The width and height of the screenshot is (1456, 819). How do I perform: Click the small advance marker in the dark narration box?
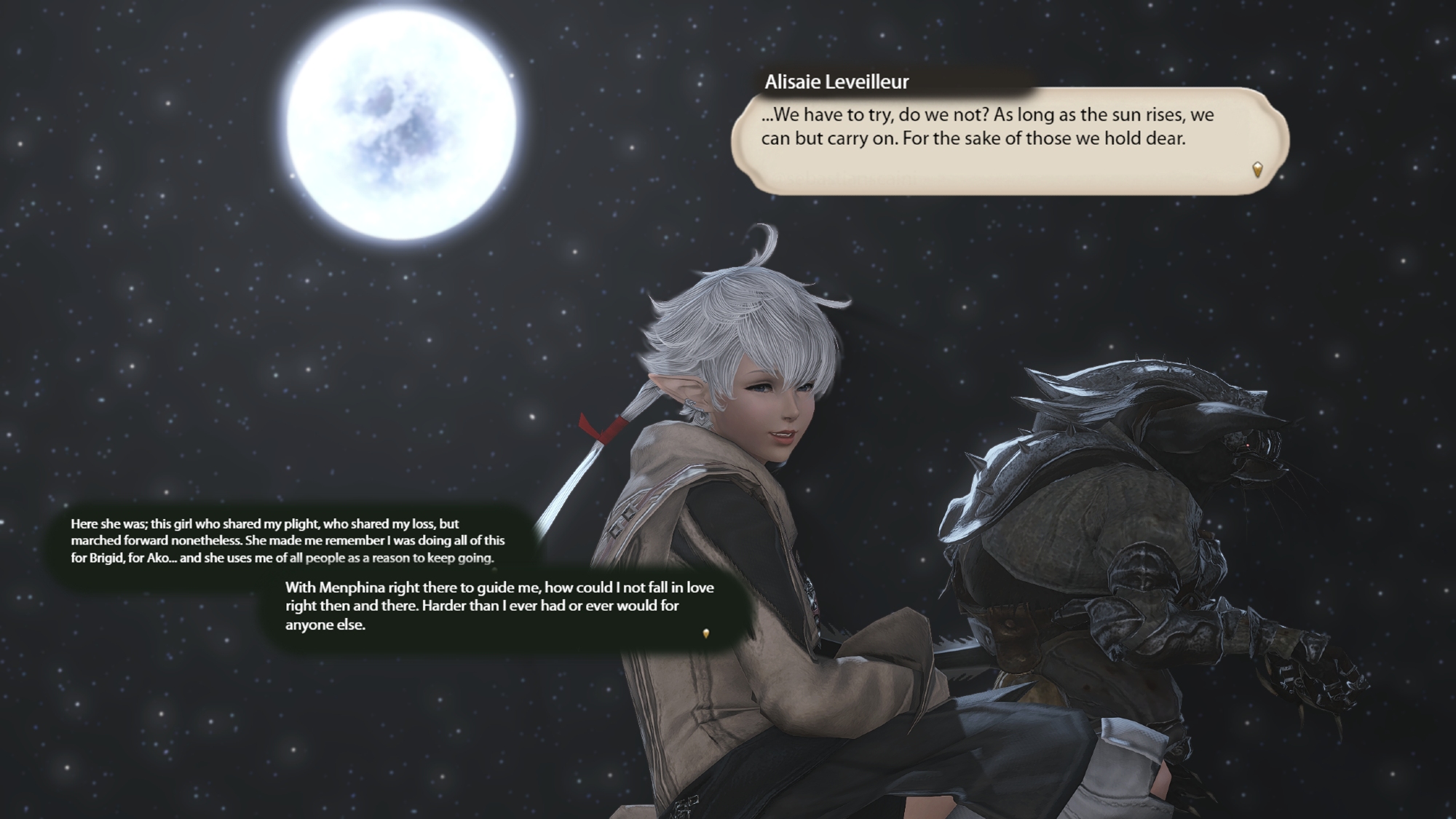click(705, 633)
